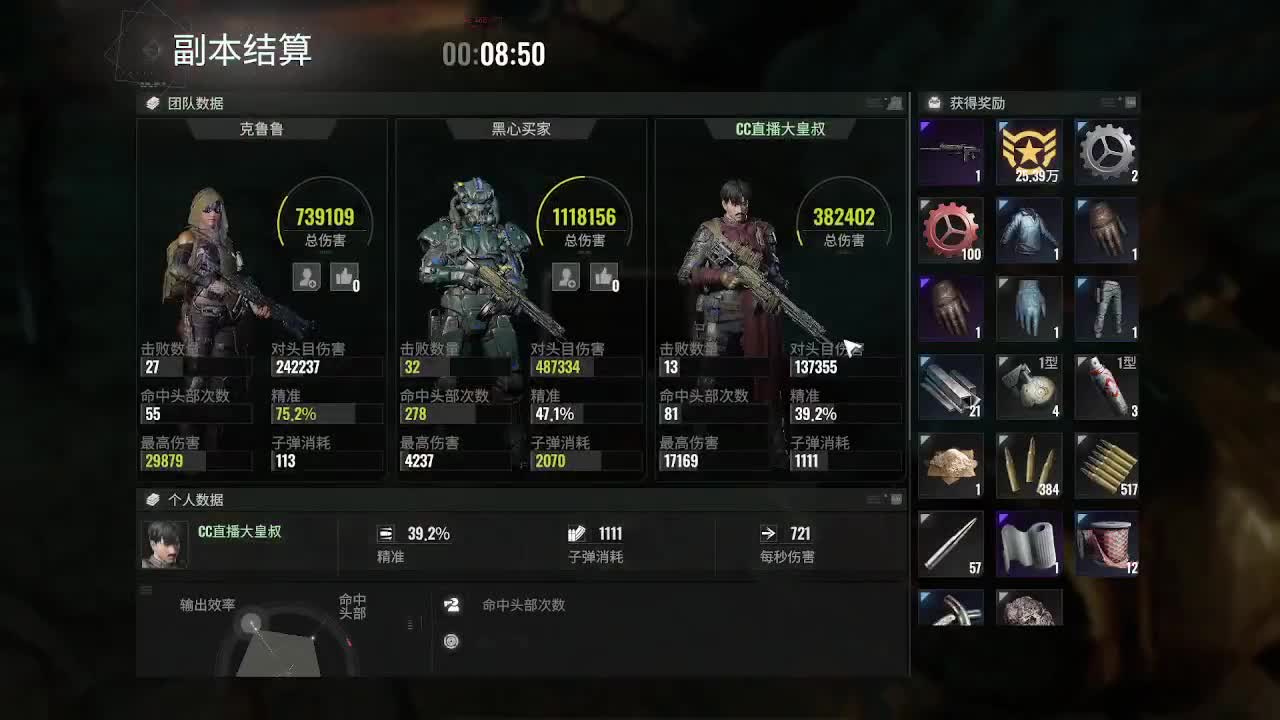Click the add-friend button for 克鲁鲁

(306, 277)
